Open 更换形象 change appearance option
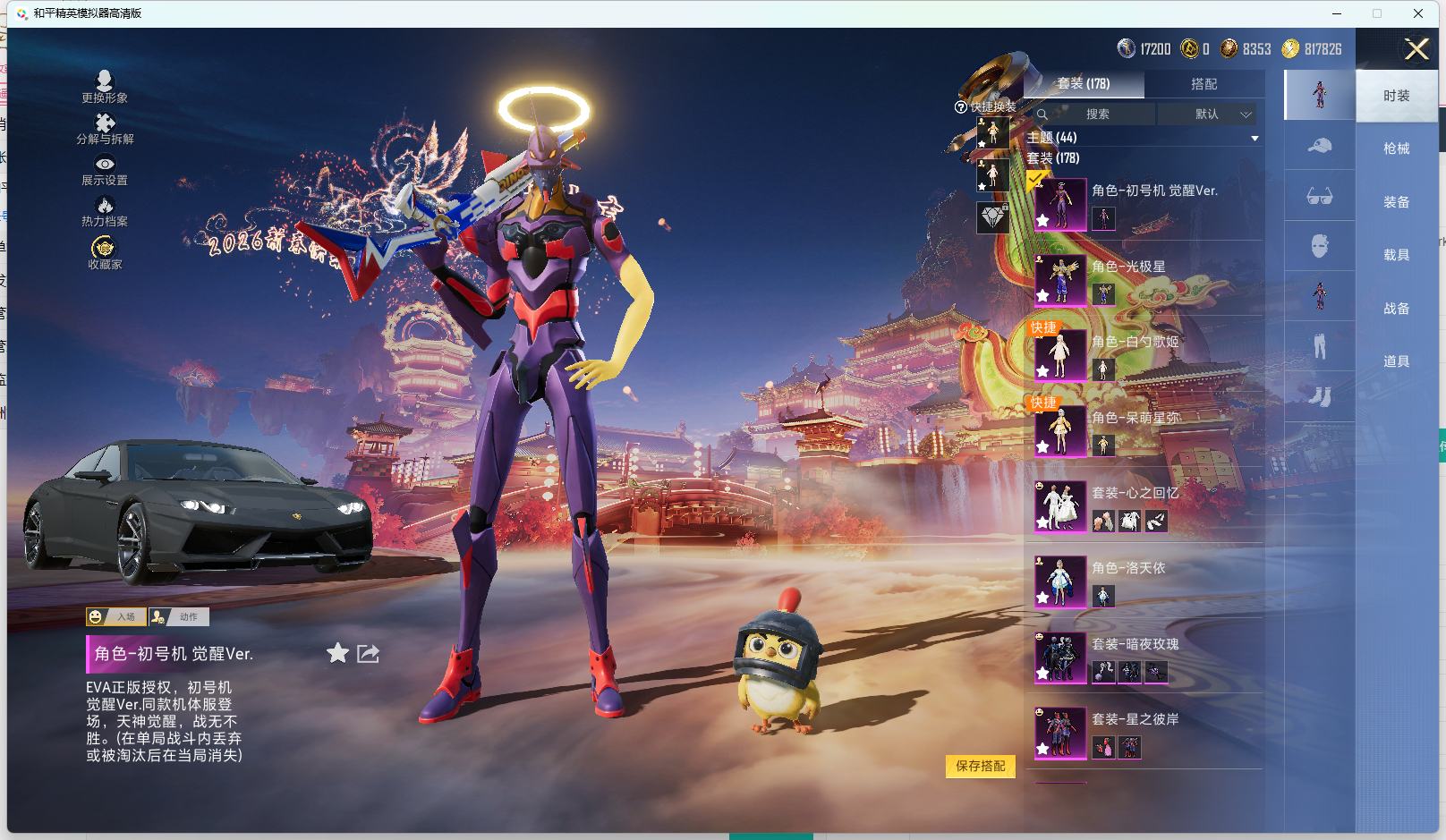This screenshot has width=1446, height=840. [x=105, y=87]
